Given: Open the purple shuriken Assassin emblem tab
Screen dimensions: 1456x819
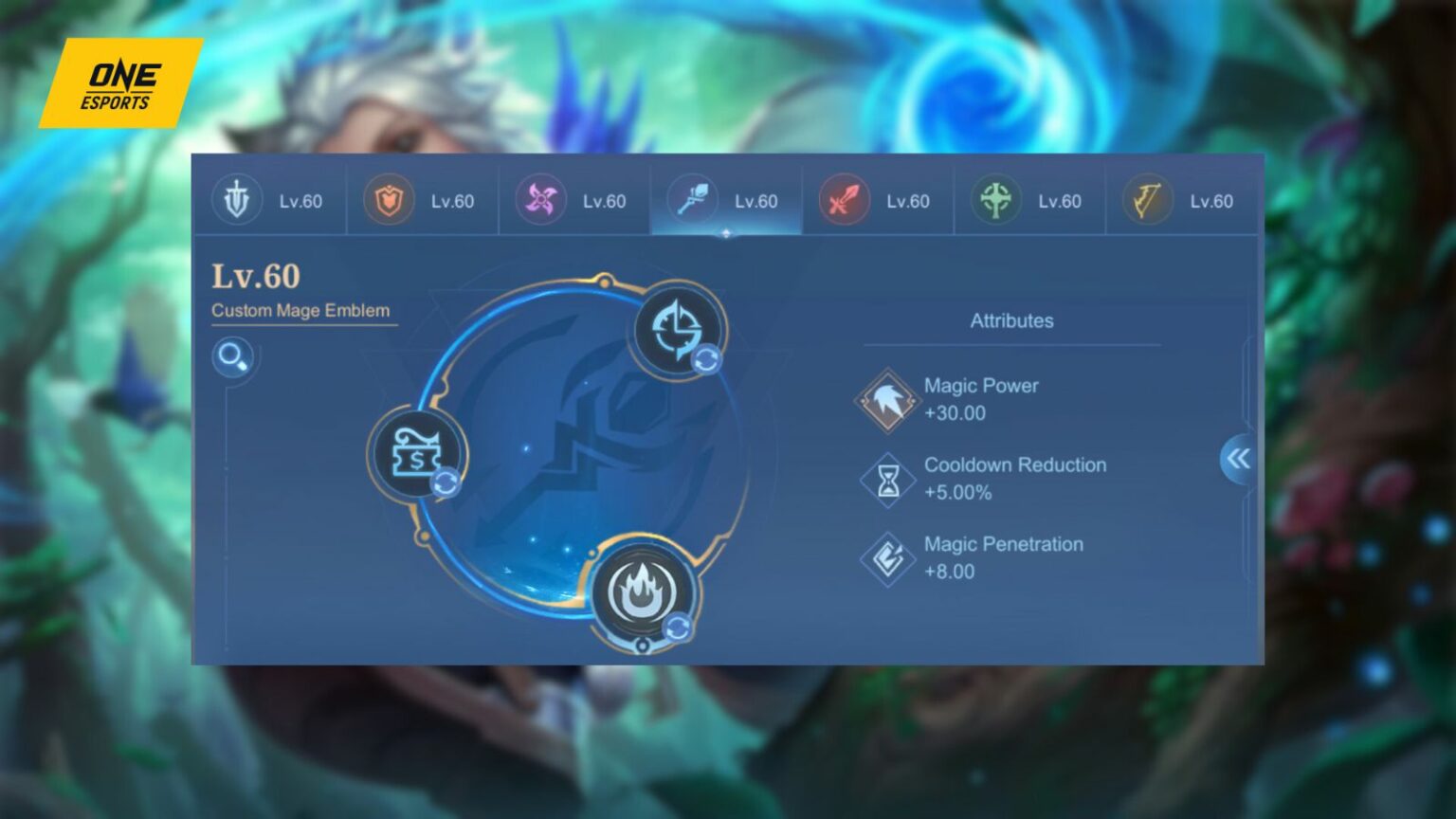Looking at the screenshot, I should 540,201.
